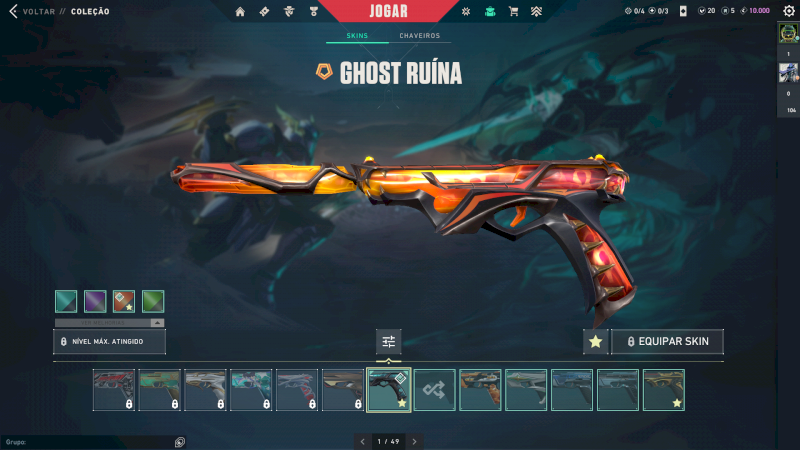Open the skin filter sliders button

[389, 342]
